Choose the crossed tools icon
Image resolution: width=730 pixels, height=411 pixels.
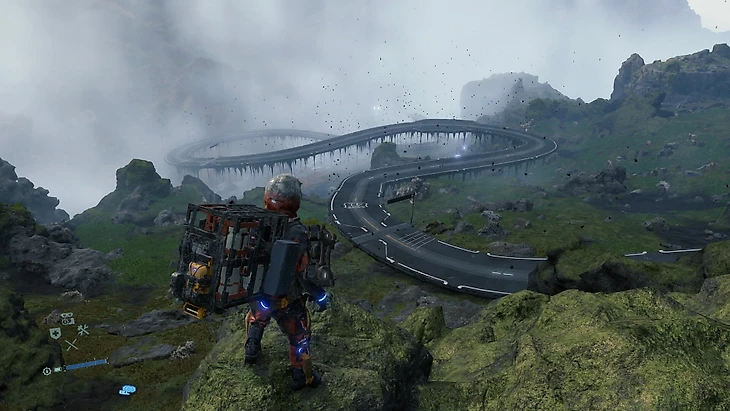83,330
